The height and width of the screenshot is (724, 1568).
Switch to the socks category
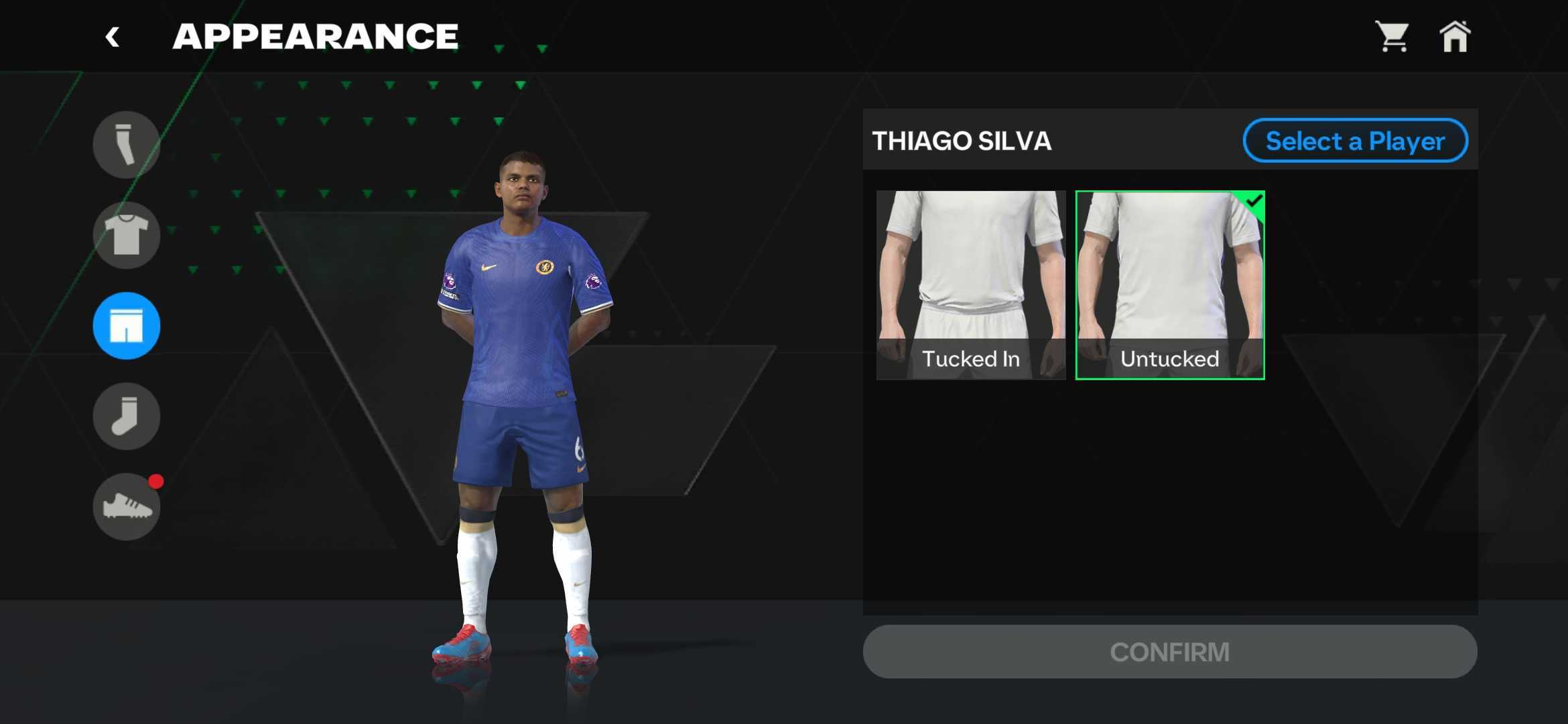[x=126, y=416]
